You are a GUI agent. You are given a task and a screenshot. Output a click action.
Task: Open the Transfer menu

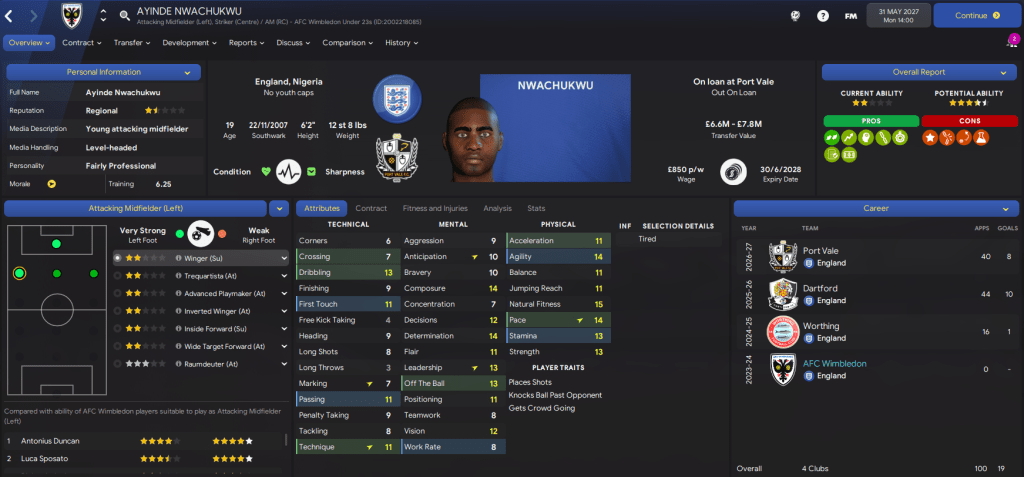pyautogui.click(x=131, y=43)
